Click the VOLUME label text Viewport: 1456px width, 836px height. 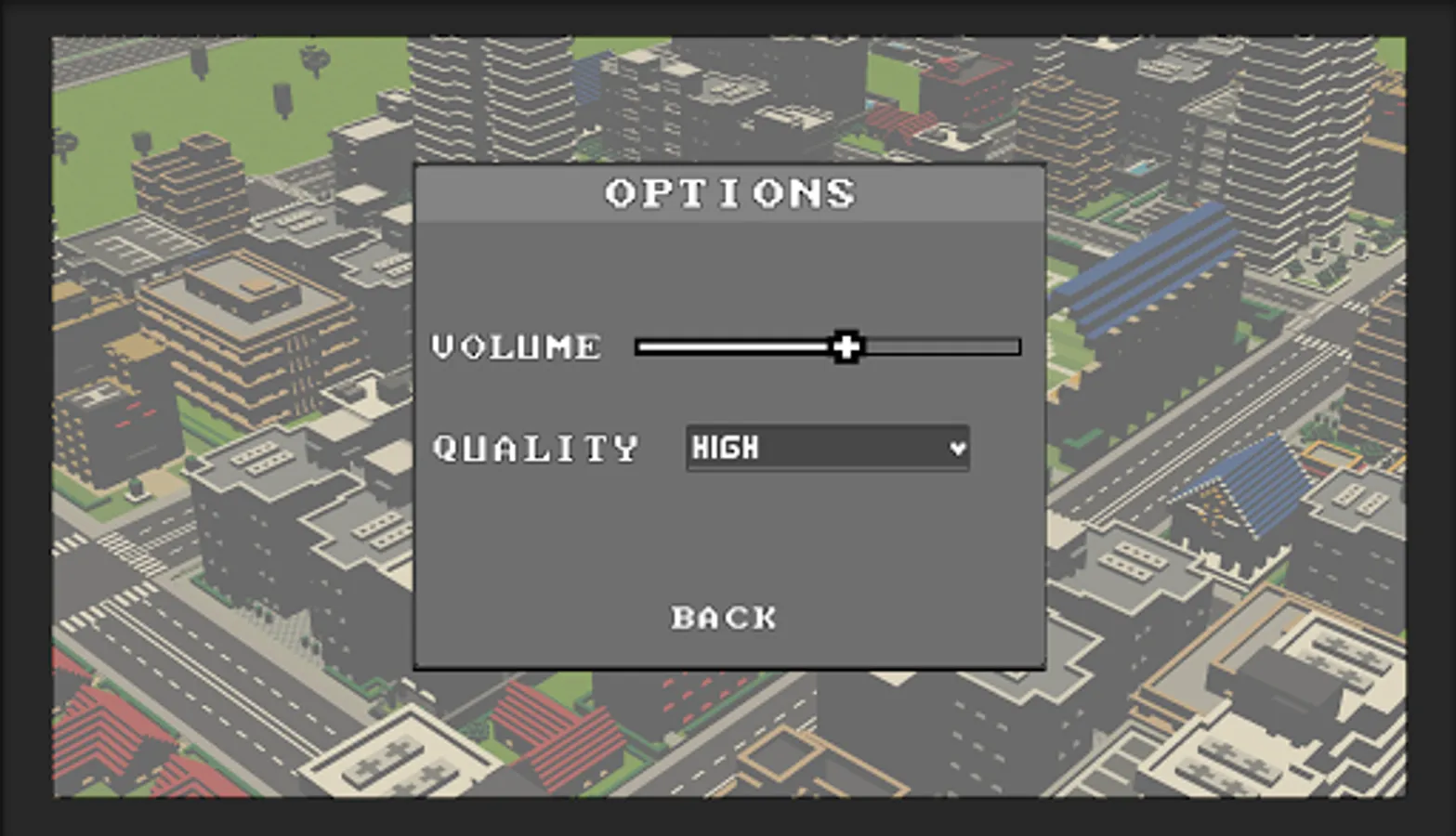tap(517, 346)
